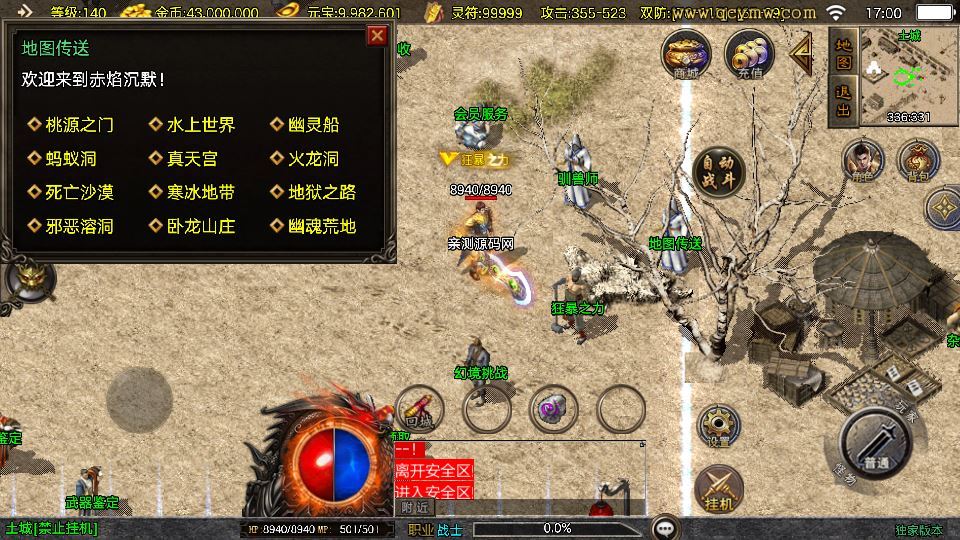
Task: Open the 角色 character portrait icon
Action: tap(859, 161)
